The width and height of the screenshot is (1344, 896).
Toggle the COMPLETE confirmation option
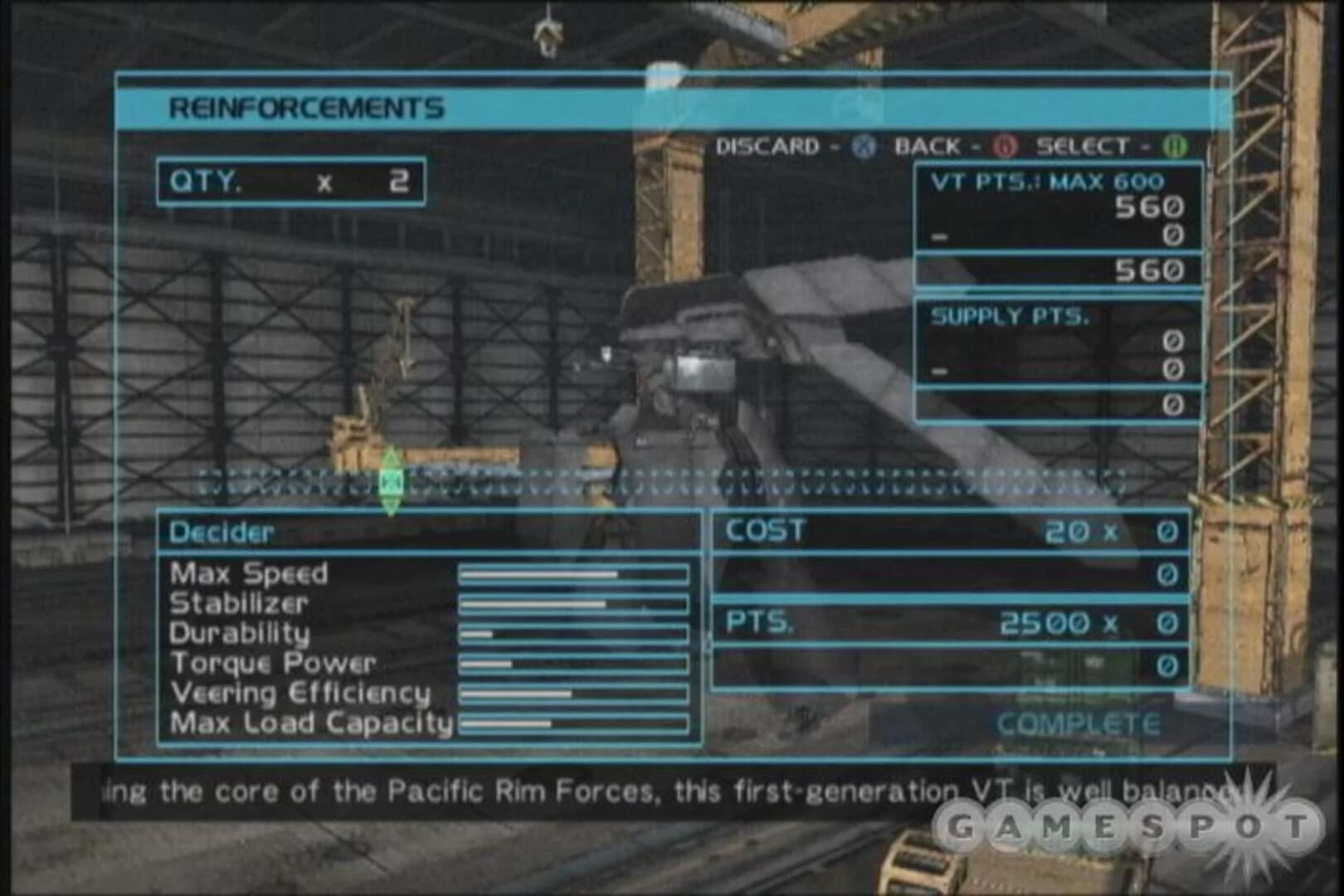[1078, 723]
